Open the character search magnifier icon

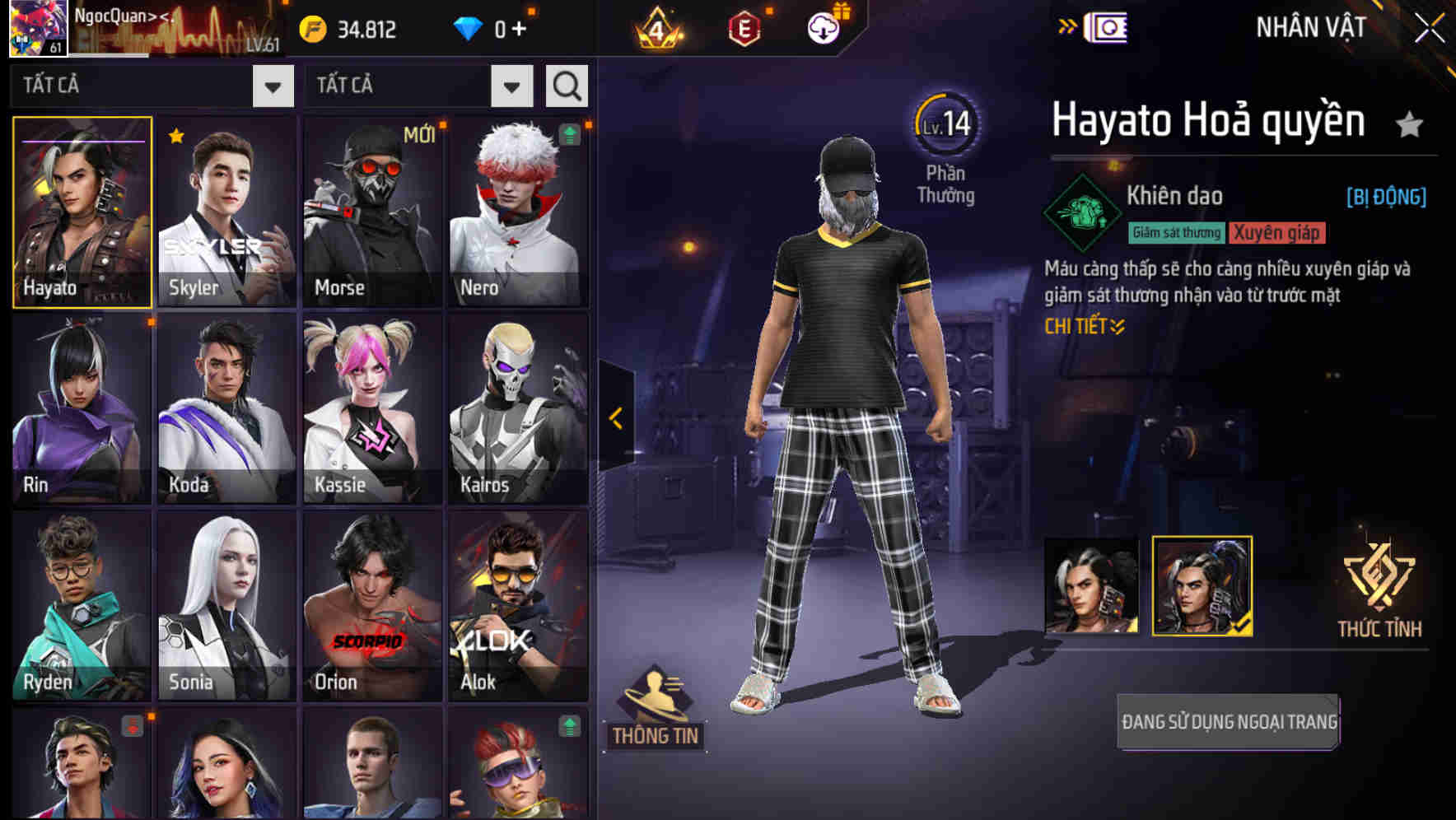(566, 85)
